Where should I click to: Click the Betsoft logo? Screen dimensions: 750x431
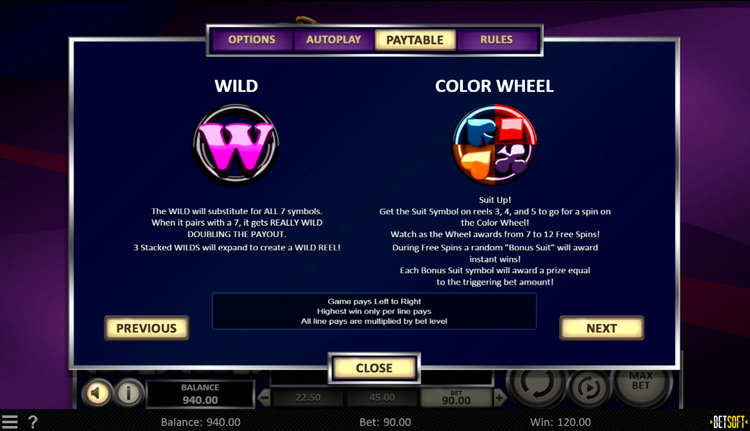(x=728, y=422)
